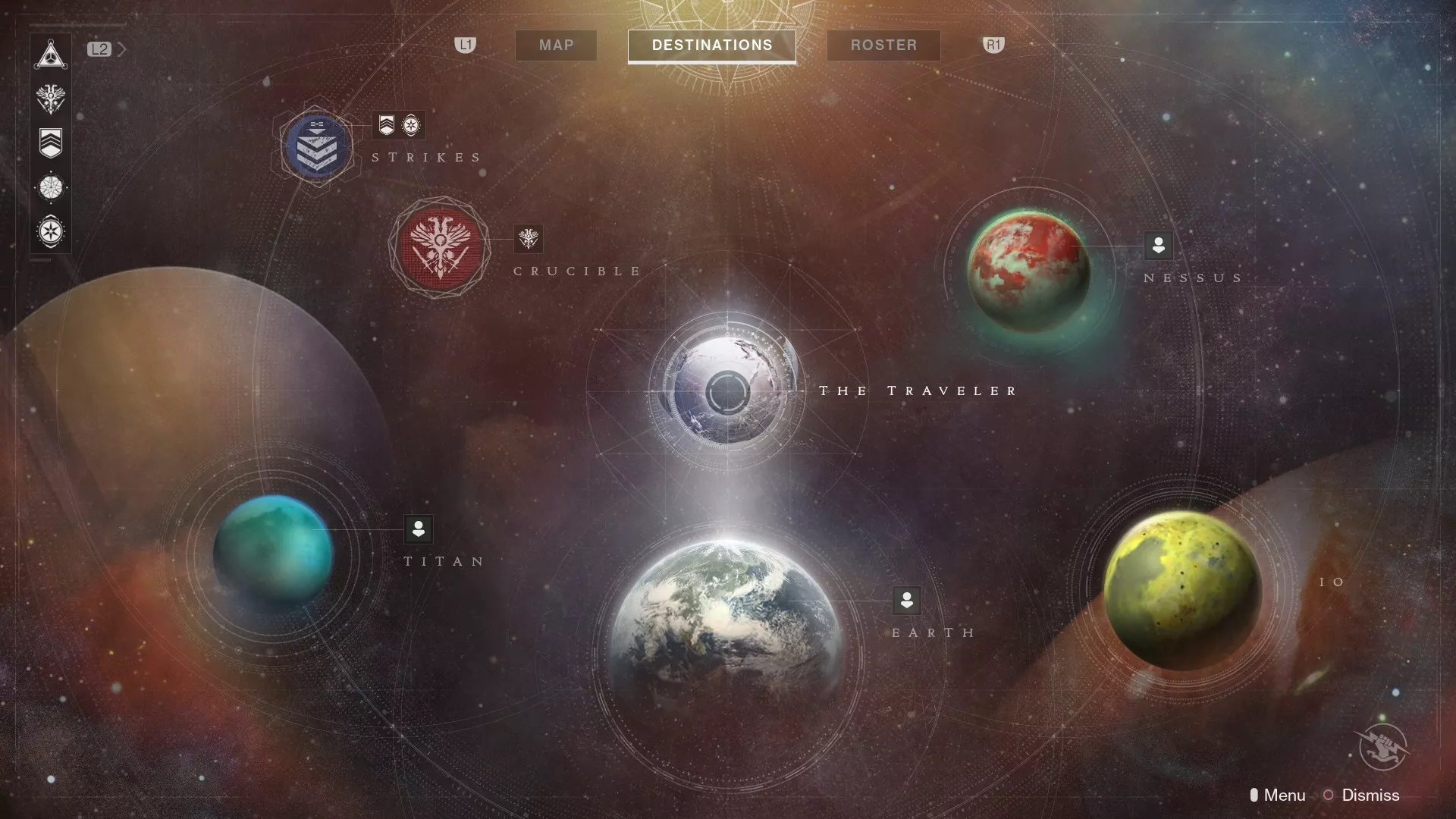Click the player marker icon beside Earth
The image size is (1456, 819).
click(907, 601)
